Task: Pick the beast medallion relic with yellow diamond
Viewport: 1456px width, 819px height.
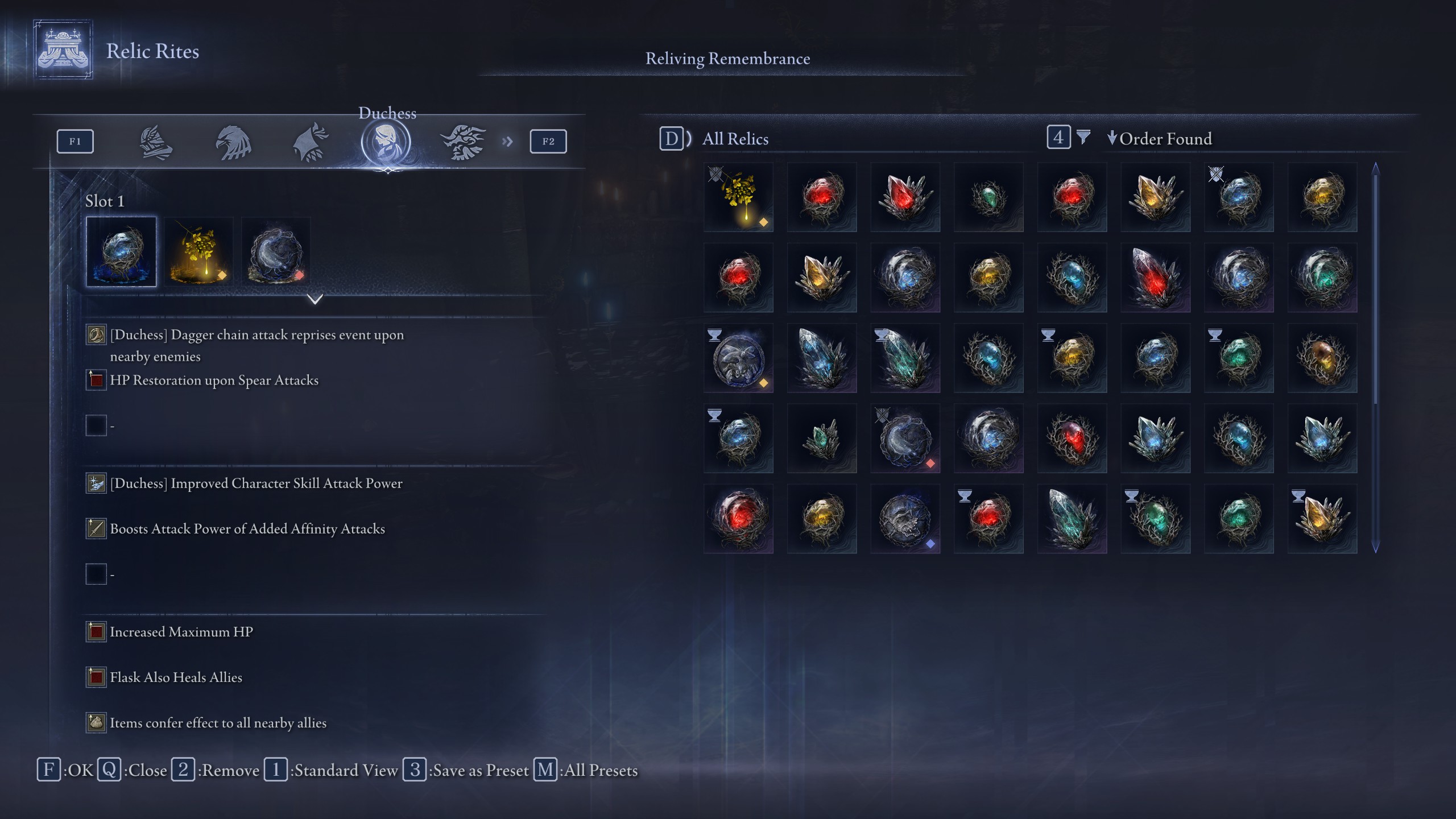Action: point(738,358)
